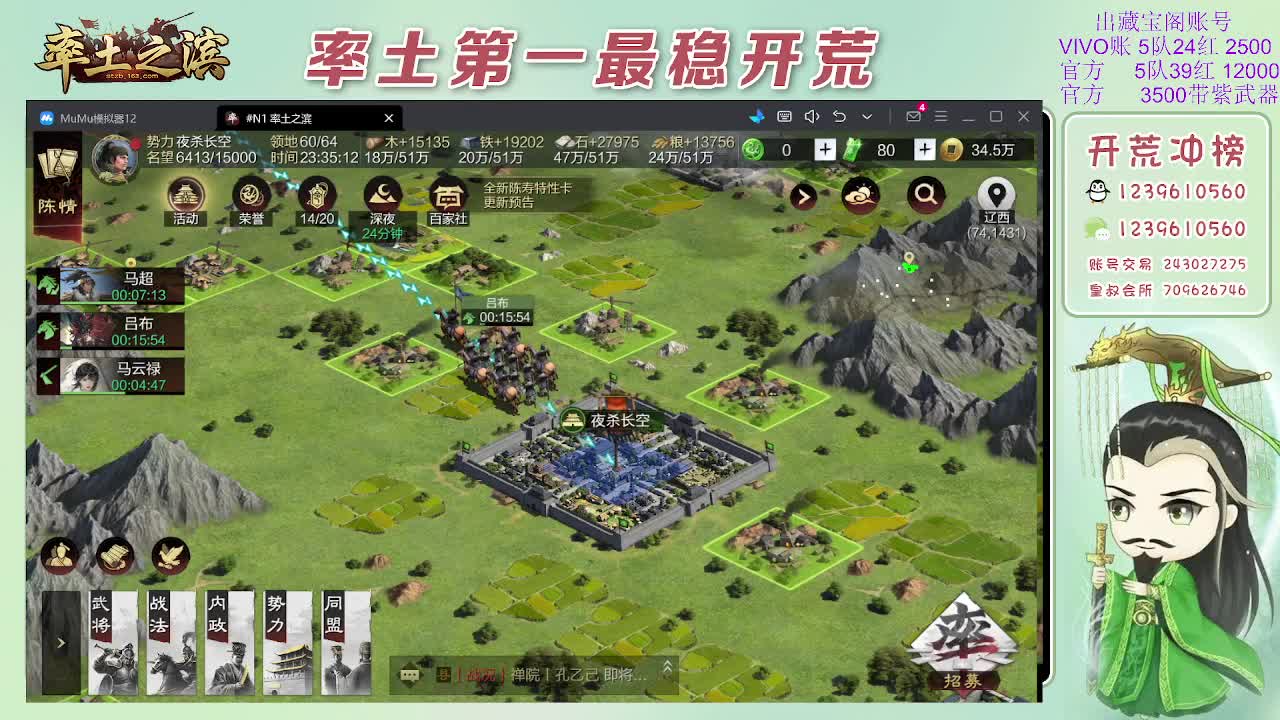
Task: Toggle the emulator keyboard mapping icon
Action: (x=786, y=117)
